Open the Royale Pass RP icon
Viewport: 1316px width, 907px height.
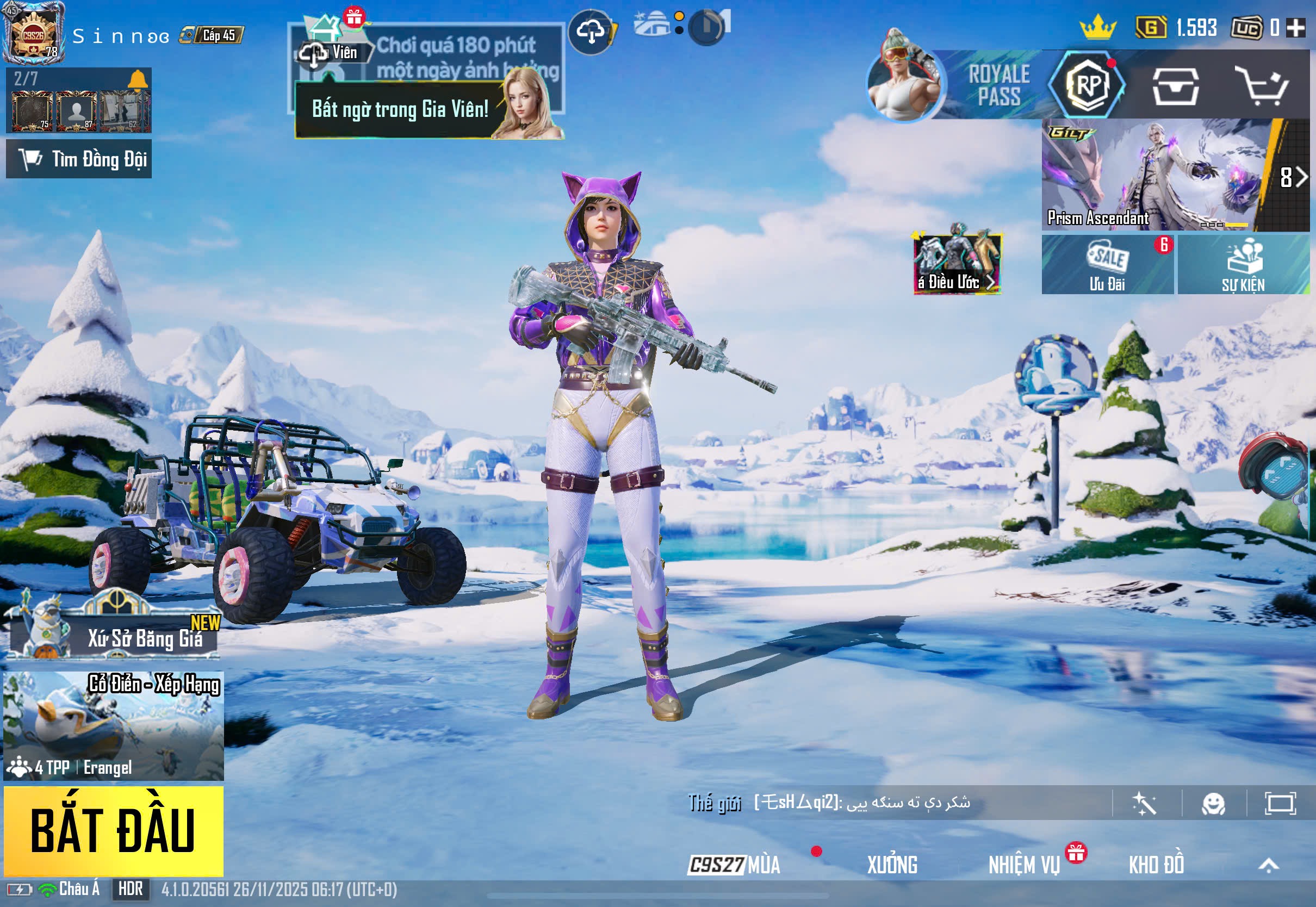1087,85
